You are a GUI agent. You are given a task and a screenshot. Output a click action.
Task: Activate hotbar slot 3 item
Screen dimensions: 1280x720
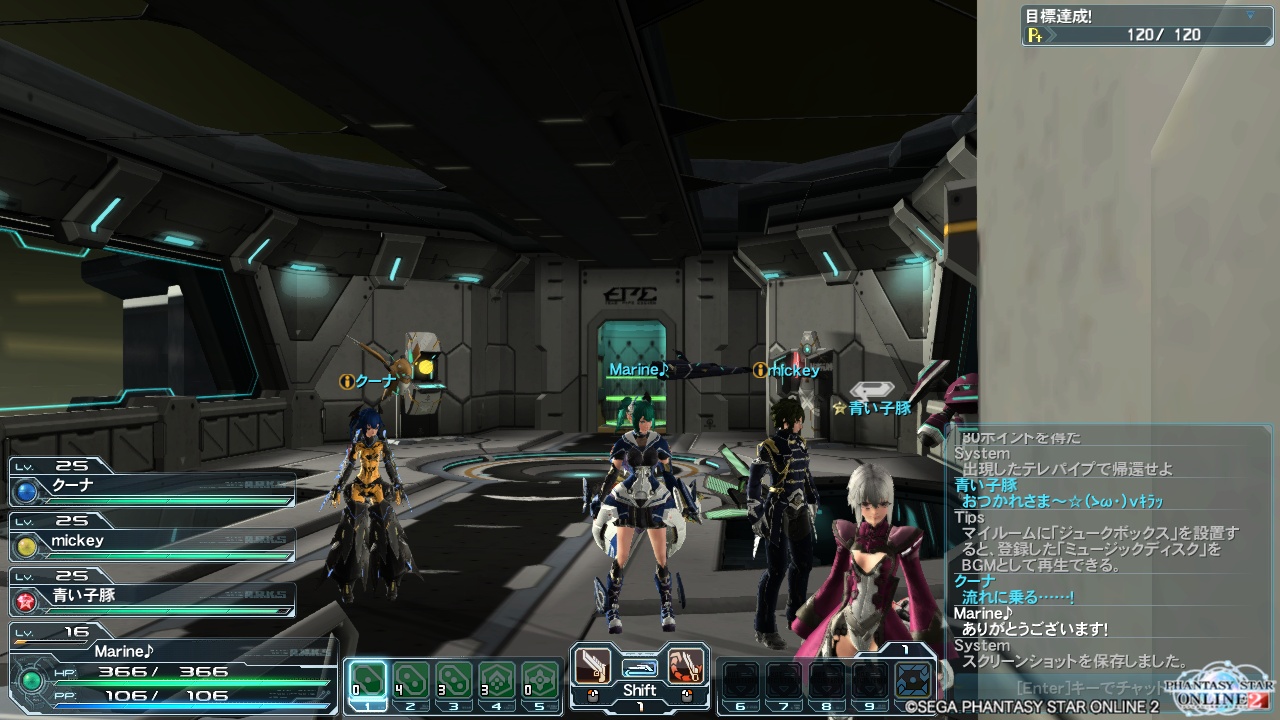[x=454, y=680]
